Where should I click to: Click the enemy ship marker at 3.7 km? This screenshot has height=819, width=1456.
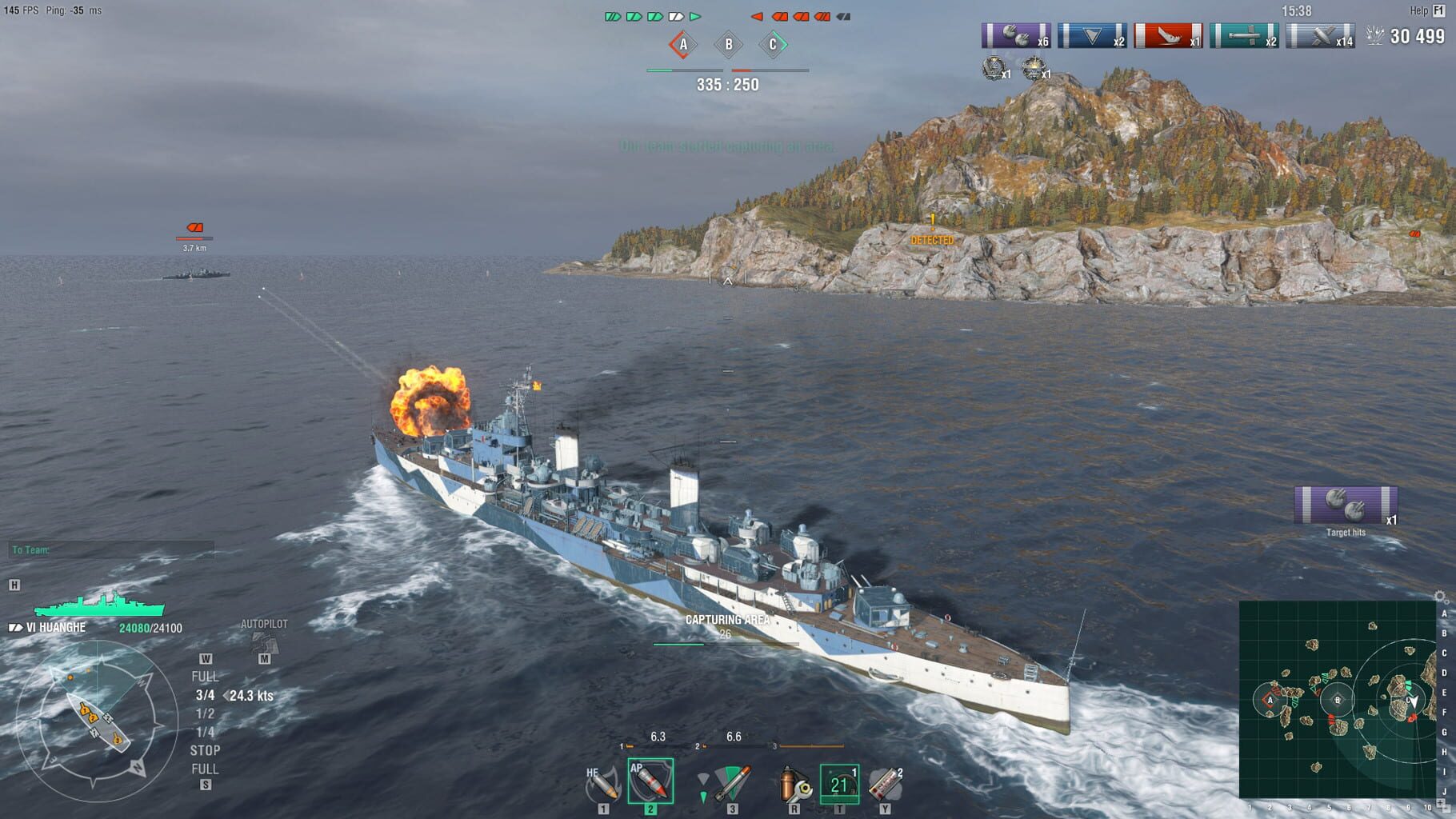193,234
